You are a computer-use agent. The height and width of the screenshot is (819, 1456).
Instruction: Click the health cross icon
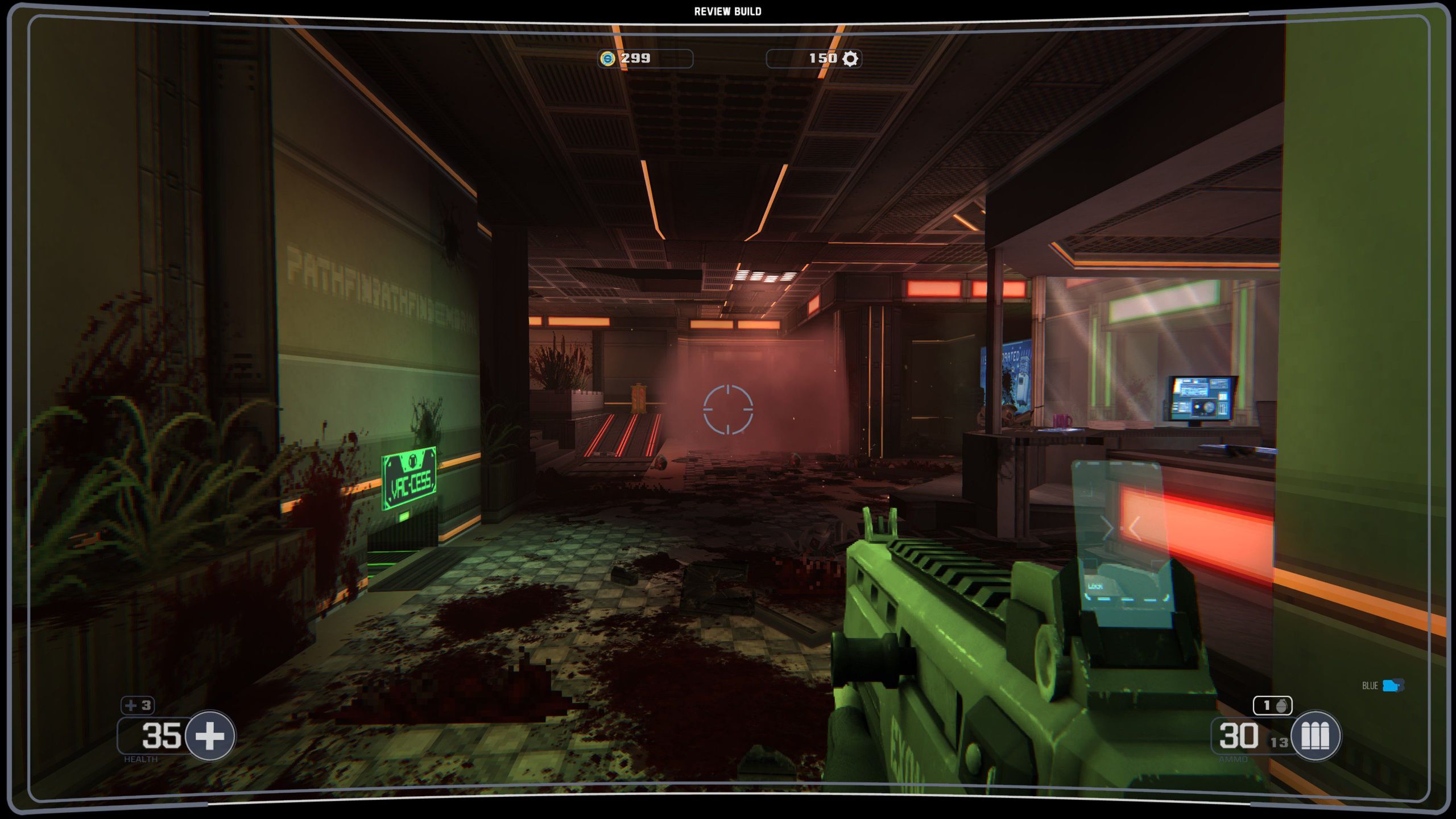pos(210,736)
